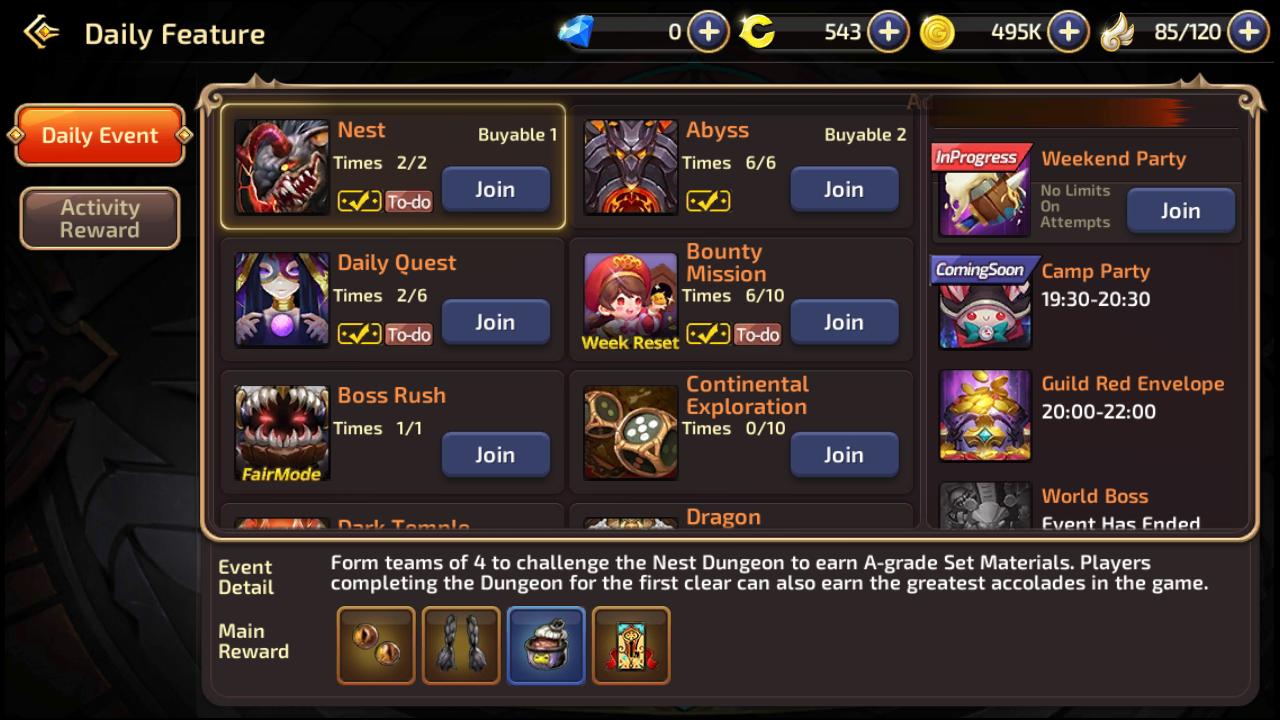This screenshot has width=1280, height=720.
Task: Go back using the top-left arrow
Action: (42, 33)
